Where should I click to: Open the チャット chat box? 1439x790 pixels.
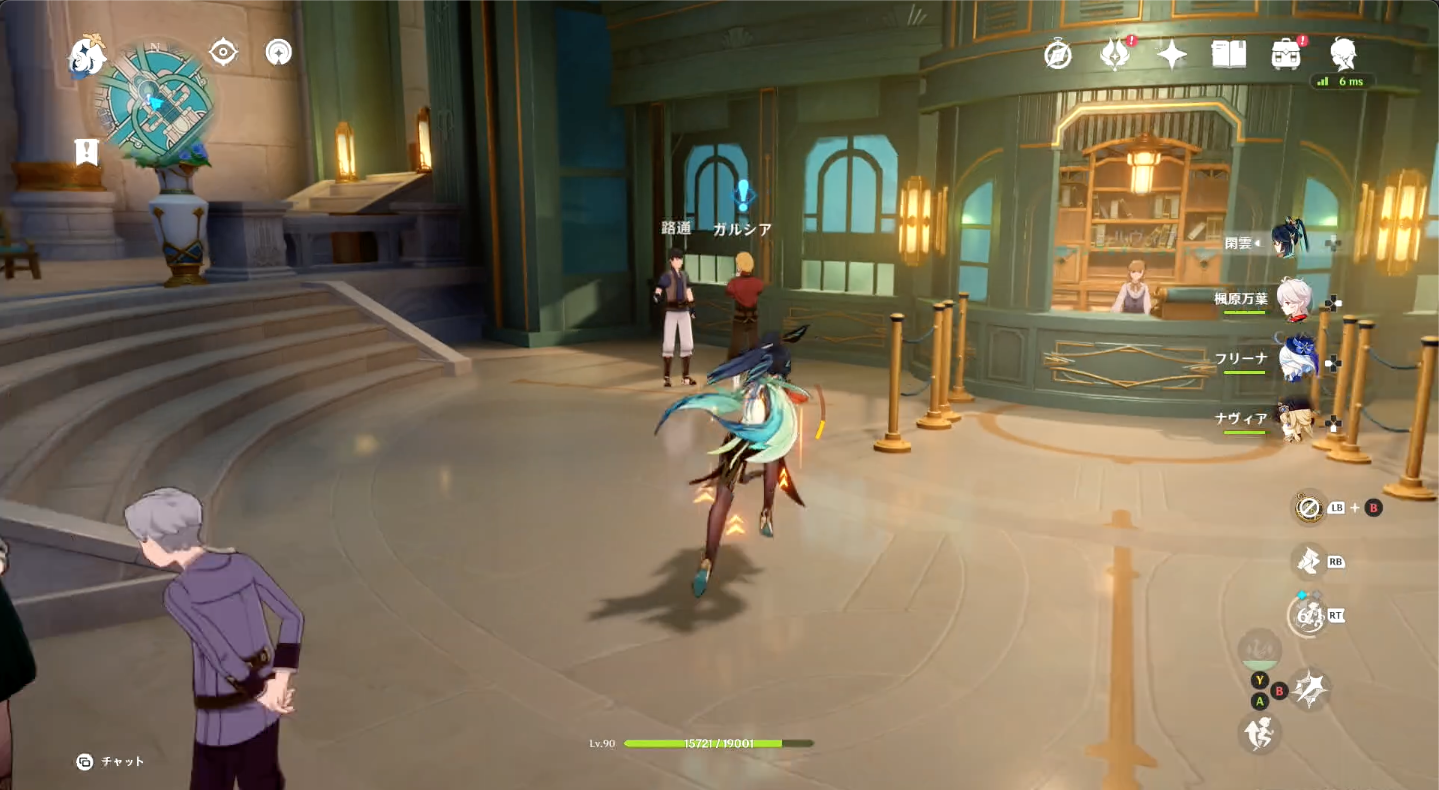pyautogui.click(x=111, y=762)
